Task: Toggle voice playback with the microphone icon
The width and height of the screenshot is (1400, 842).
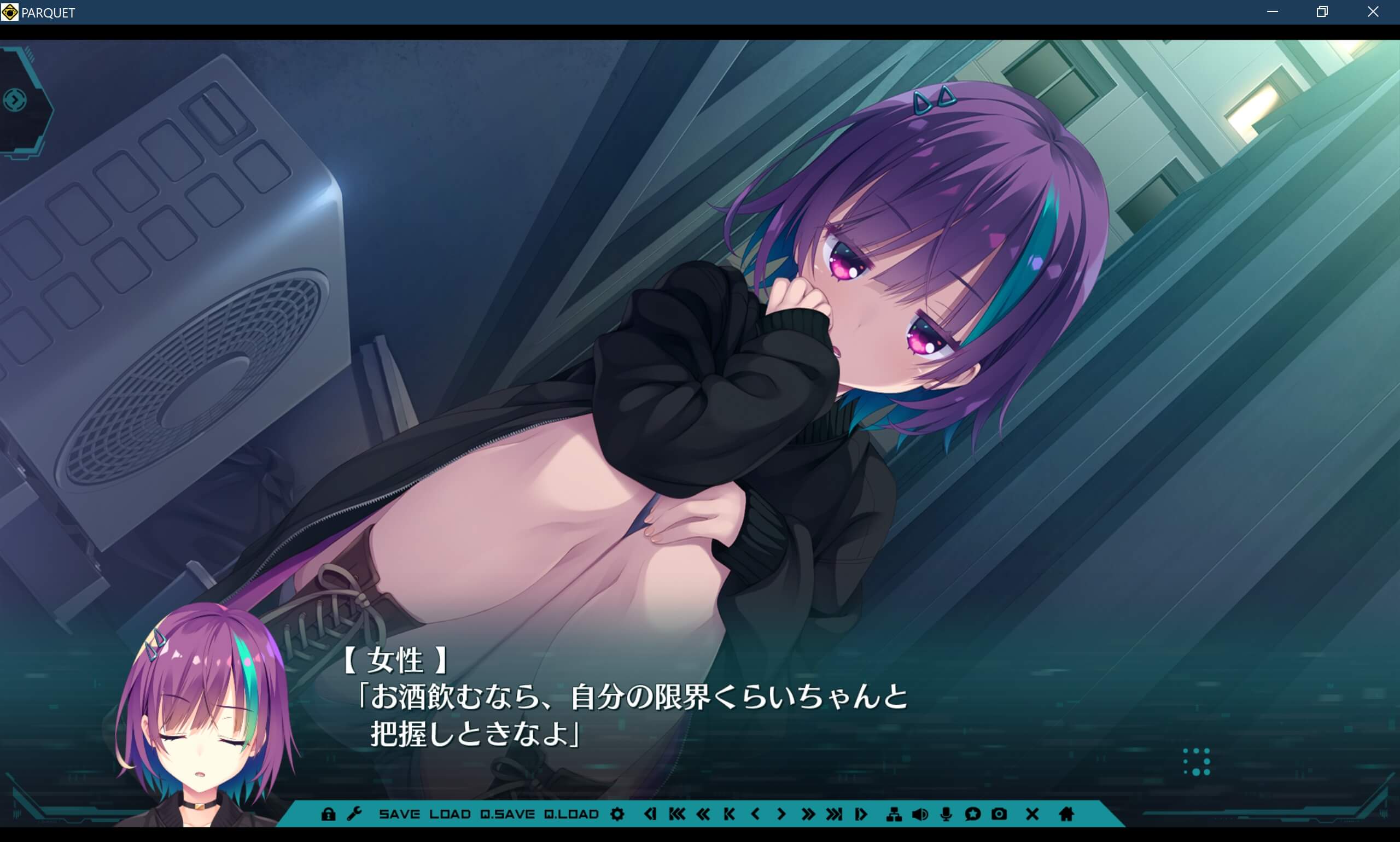Action: [946, 815]
